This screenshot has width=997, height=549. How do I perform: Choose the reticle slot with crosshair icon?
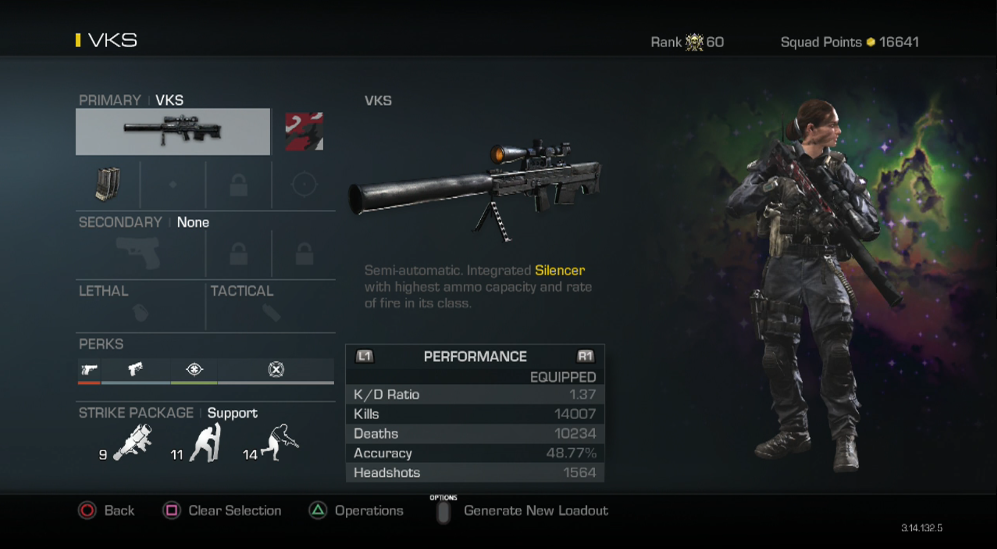pos(303,184)
